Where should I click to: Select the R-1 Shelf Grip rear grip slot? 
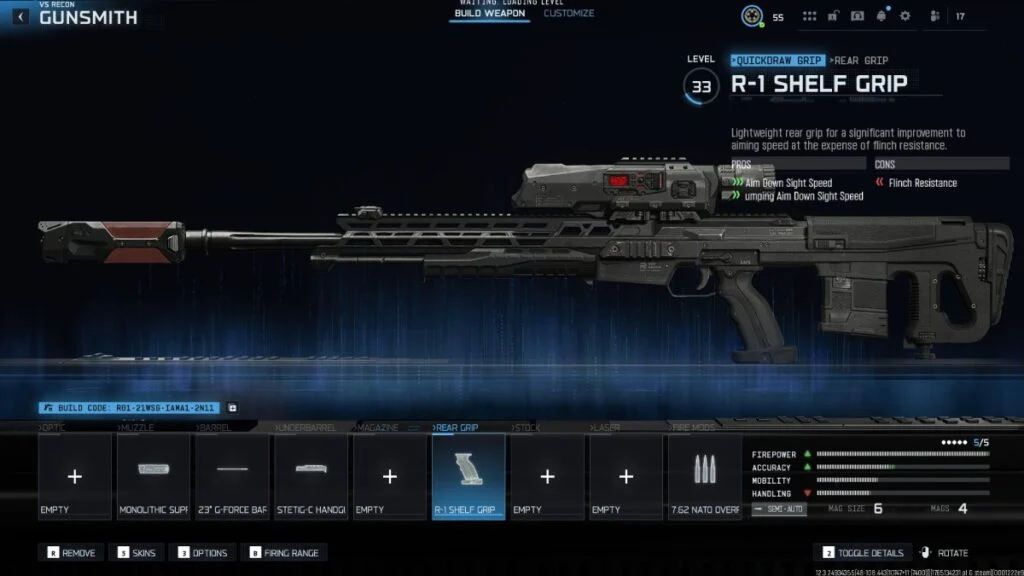(x=468, y=477)
